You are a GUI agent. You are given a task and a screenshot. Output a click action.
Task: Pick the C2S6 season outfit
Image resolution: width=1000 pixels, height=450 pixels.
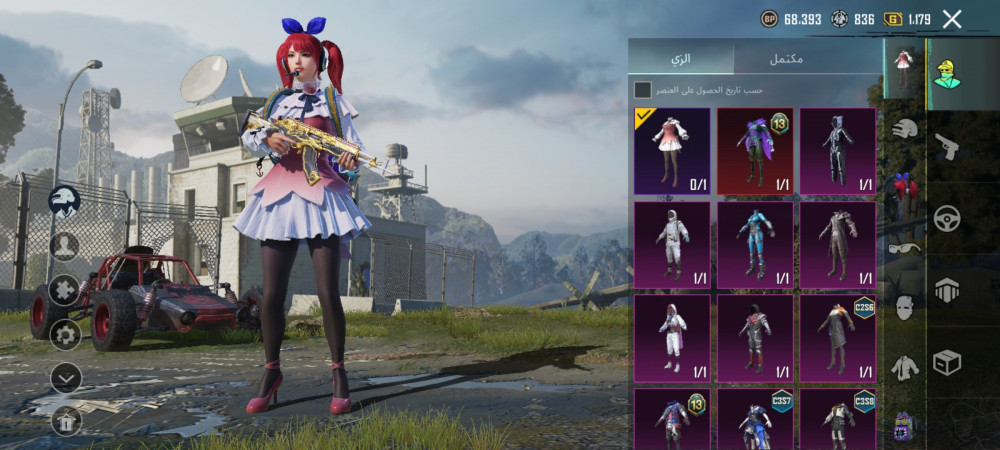[838, 338]
